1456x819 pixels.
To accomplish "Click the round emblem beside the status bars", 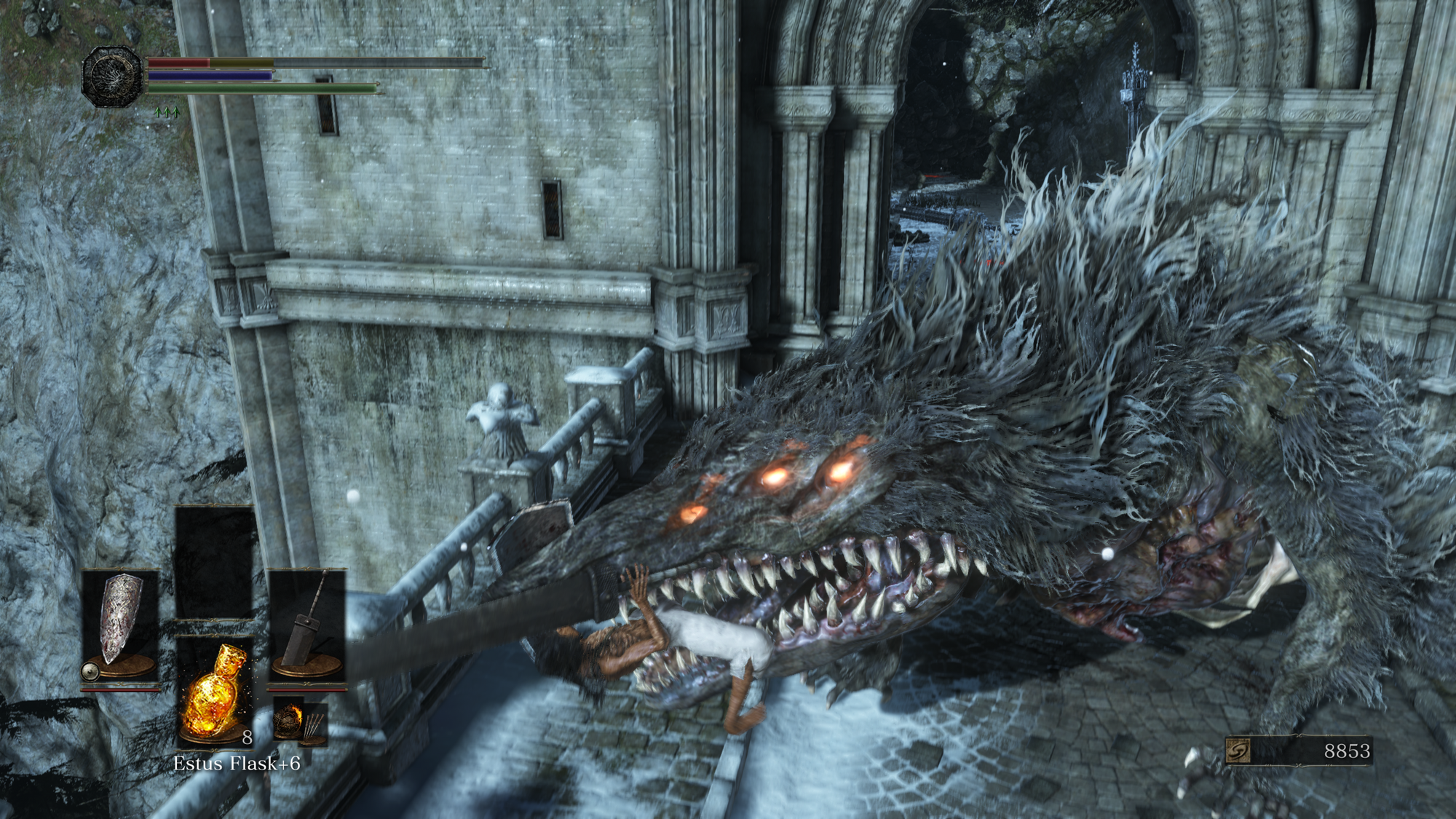I will pyautogui.click(x=112, y=76).
